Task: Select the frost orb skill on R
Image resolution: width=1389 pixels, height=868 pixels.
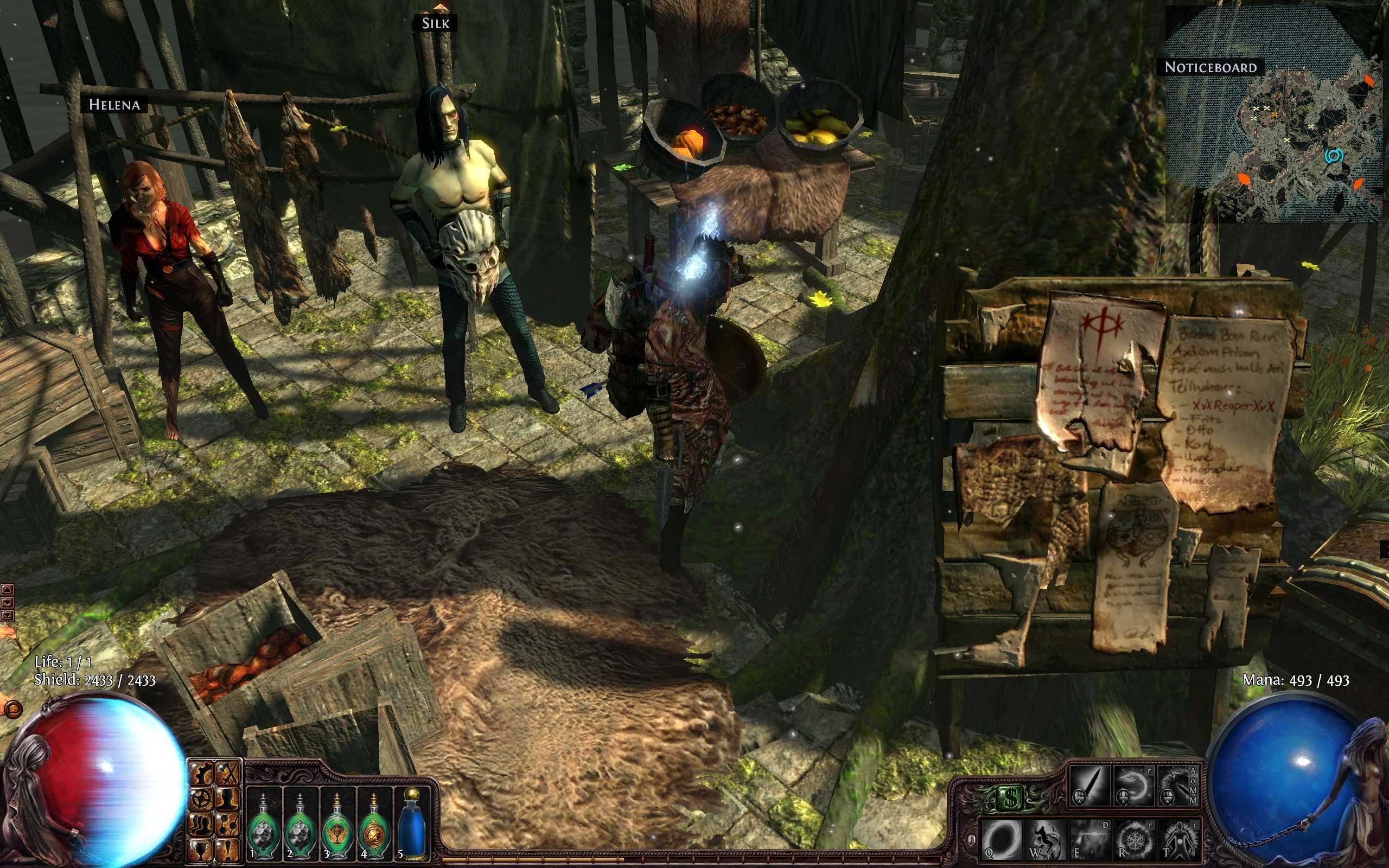Action: pyautogui.click(x=1135, y=840)
